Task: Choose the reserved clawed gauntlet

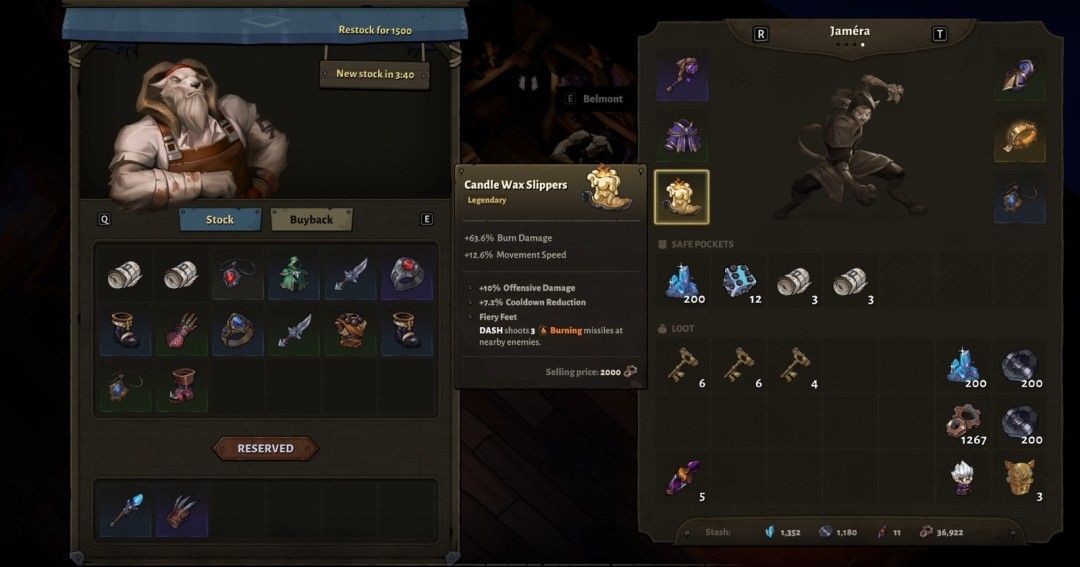Action: tap(182, 509)
